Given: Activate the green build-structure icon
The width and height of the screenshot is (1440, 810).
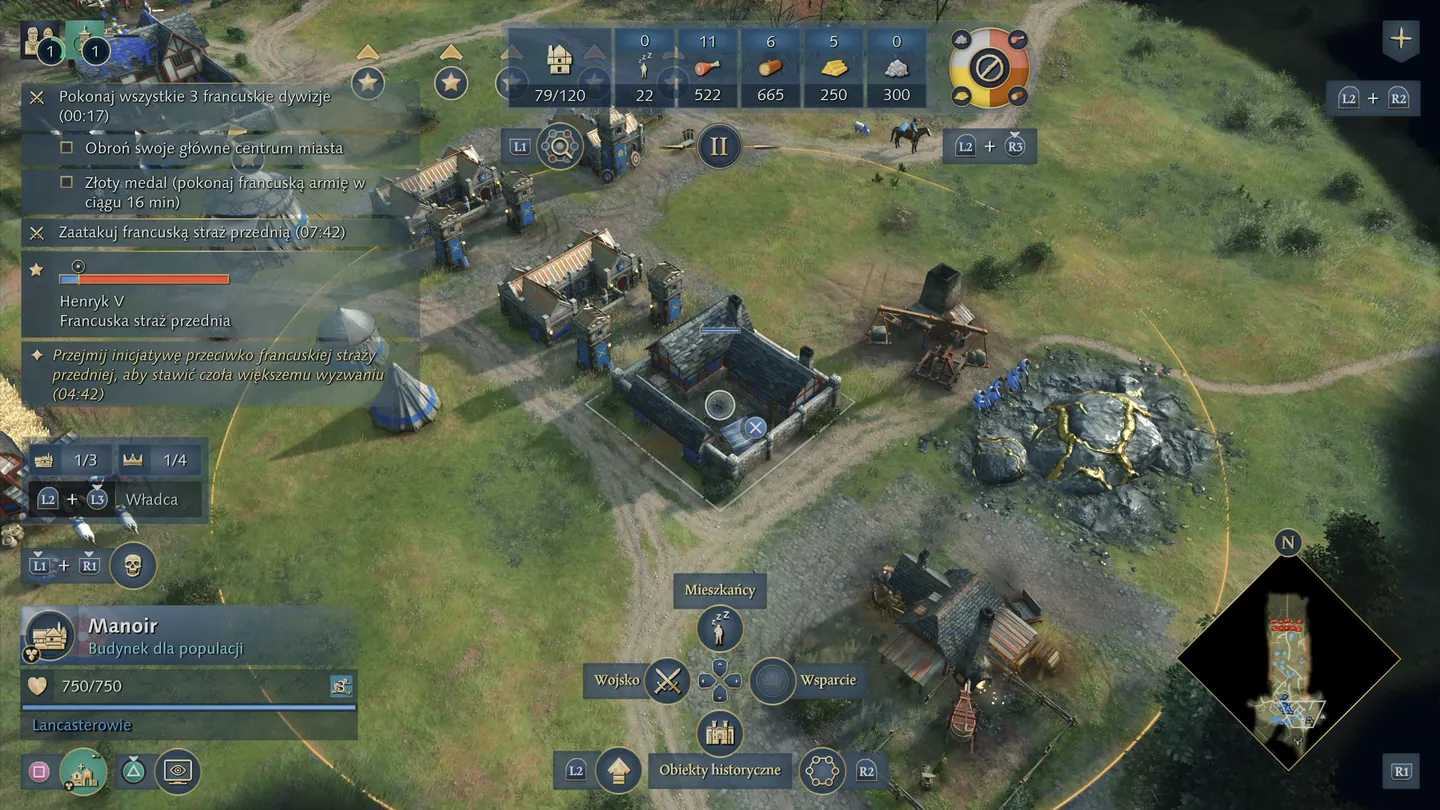Looking at the screenshot, I should point(83,771).
